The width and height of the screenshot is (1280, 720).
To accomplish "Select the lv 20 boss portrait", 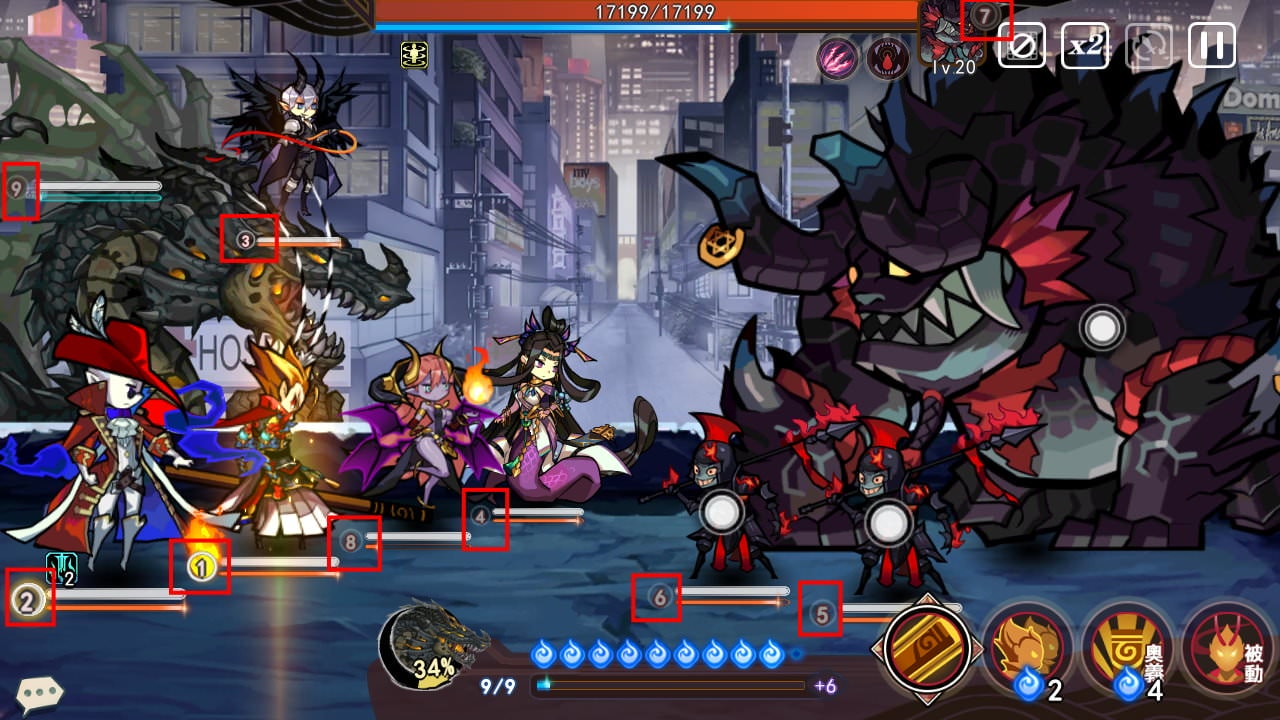I will coord(948,36).
